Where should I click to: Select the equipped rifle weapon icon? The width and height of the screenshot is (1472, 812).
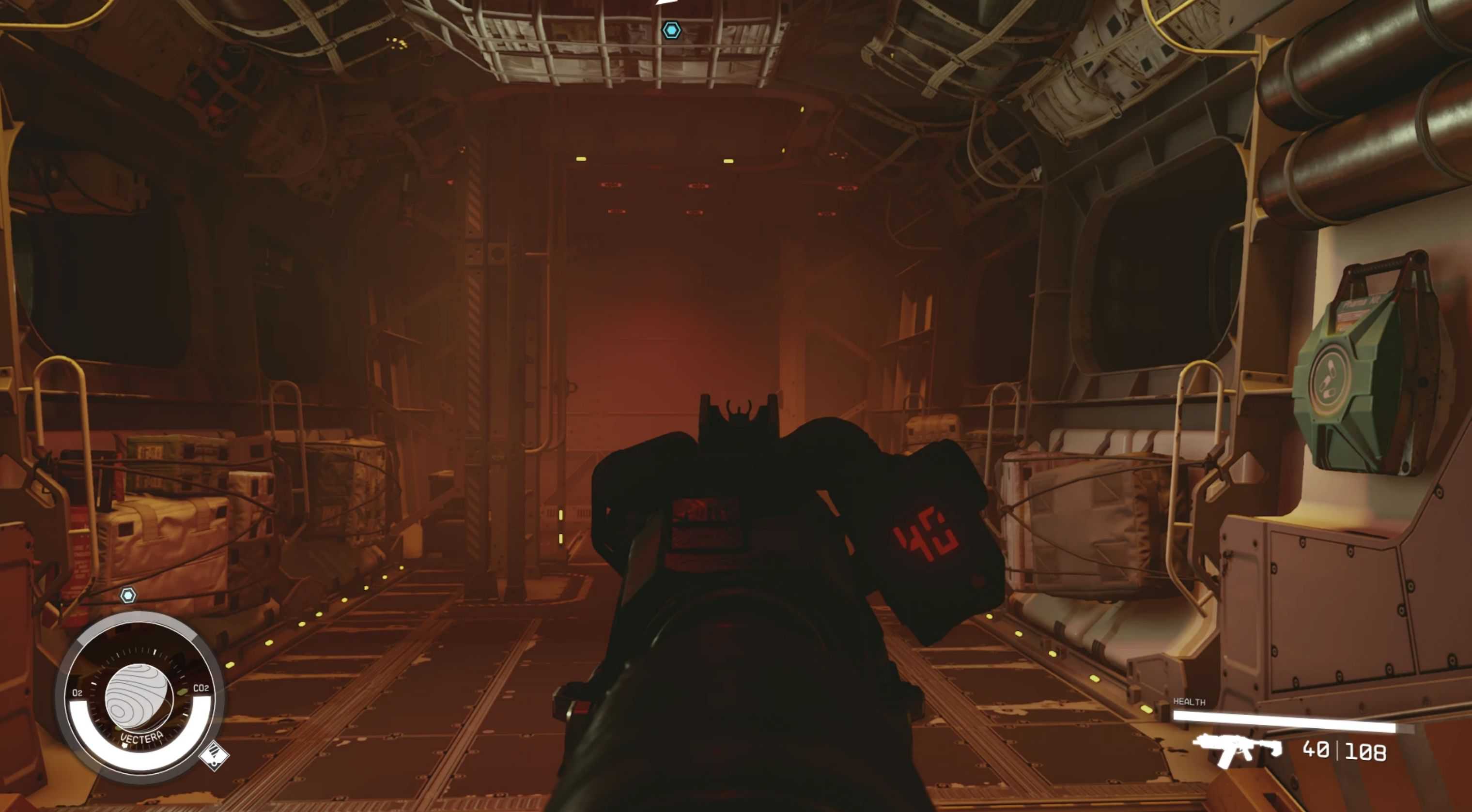[1236, 749]
